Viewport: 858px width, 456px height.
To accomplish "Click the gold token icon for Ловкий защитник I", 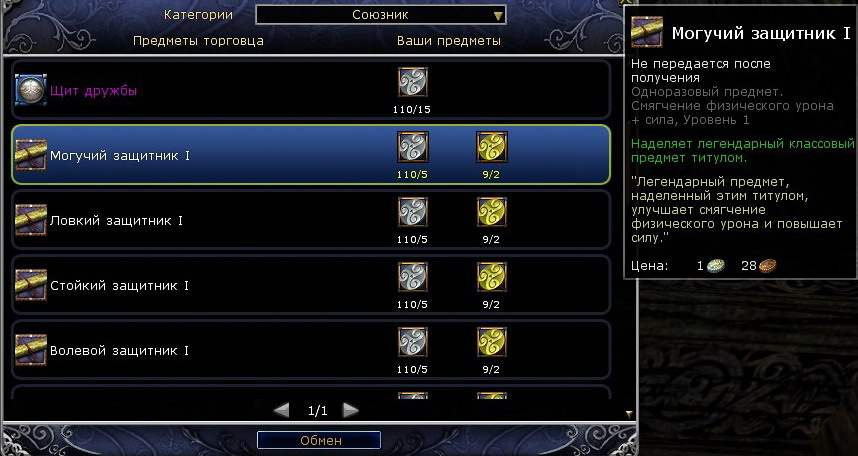I will click(x=491, y=212).
